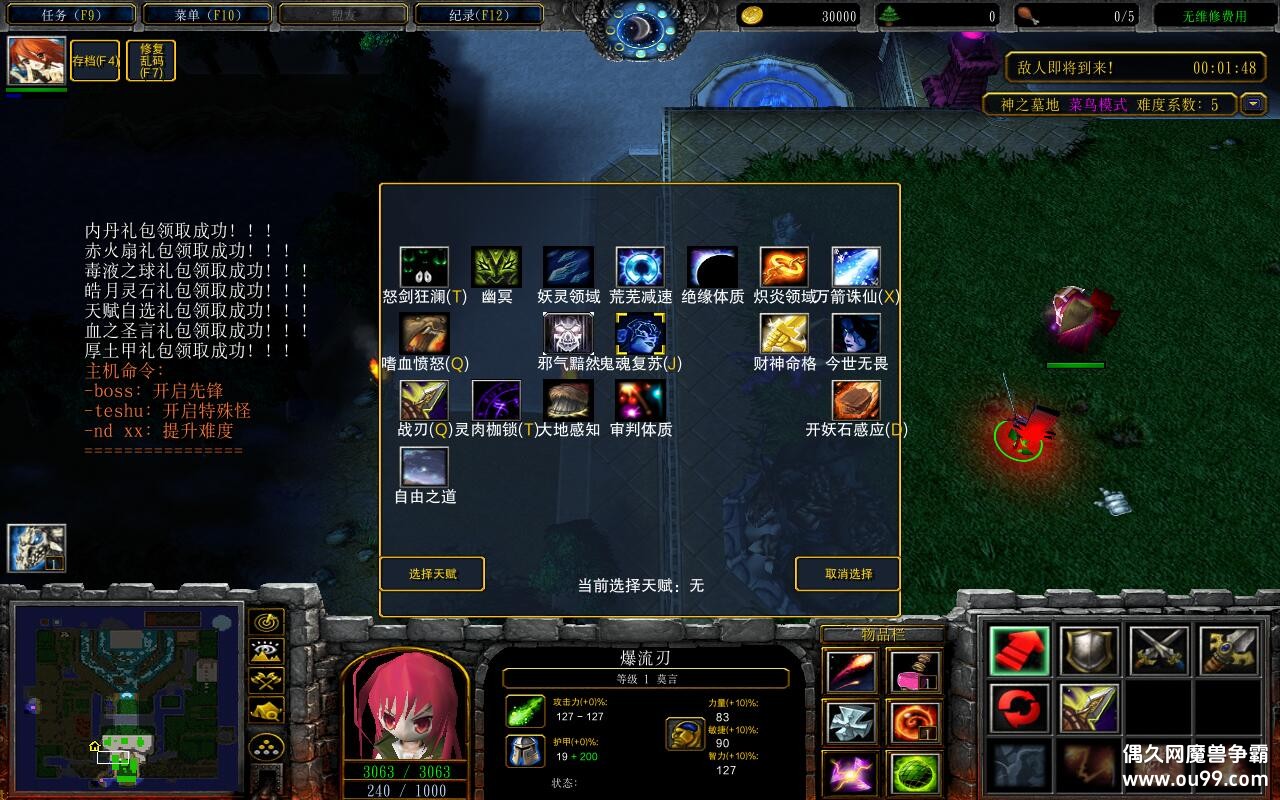Pick the 妖灵领域 talent
This screenshot has width=1280, height=800.
(x=568, y=268)
